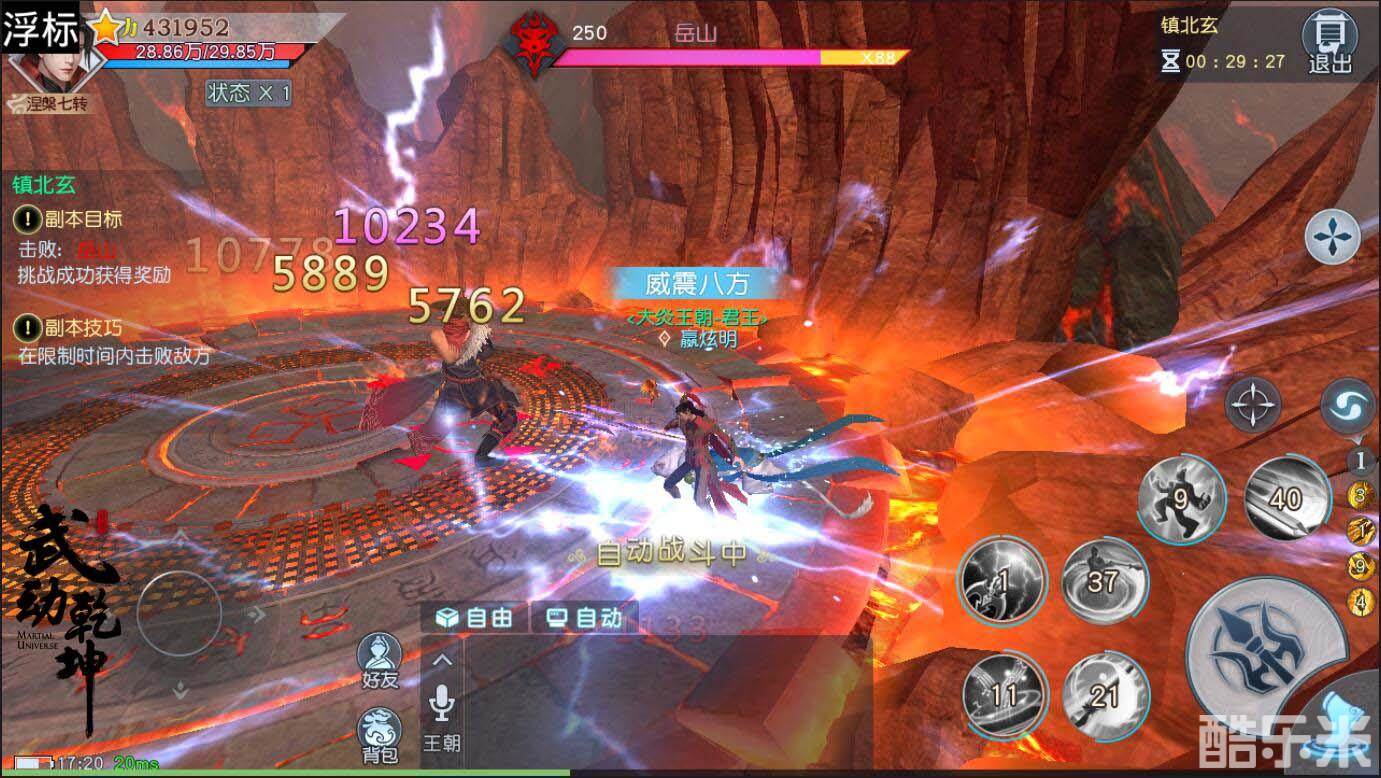Activate the skill with cooldown 11
The image size is (1381, 778).
[1004, 695]
